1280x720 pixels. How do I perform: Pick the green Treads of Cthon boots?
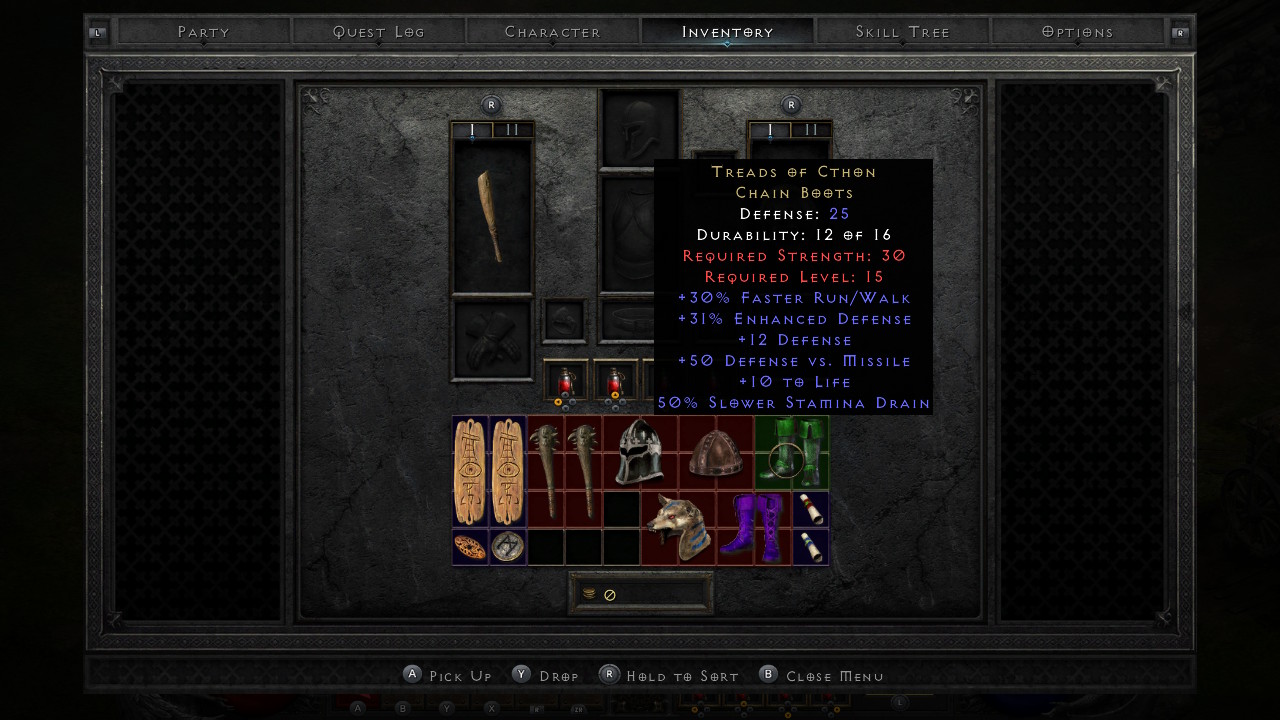point(792,452)
